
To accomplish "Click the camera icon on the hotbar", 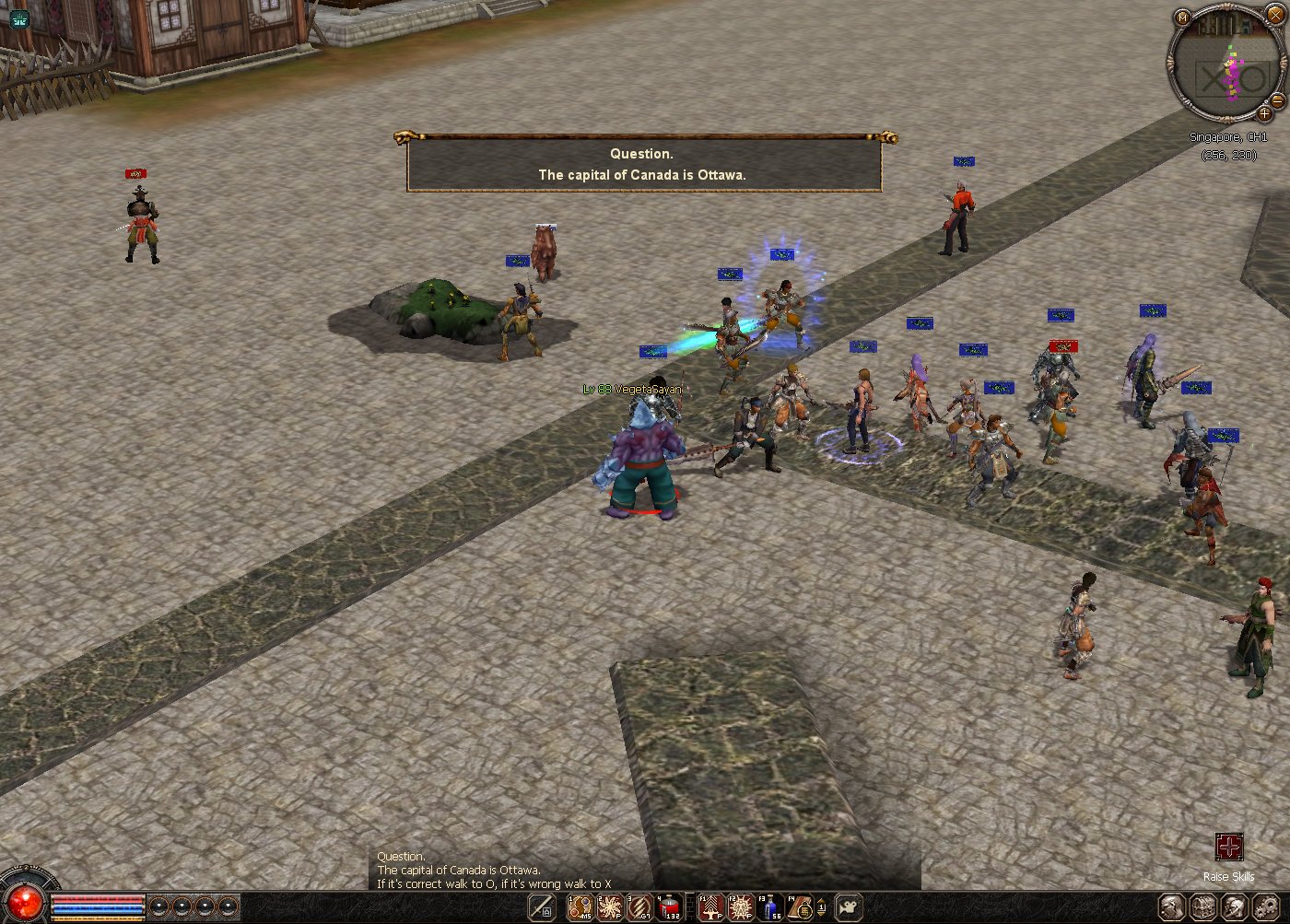I will 848,906.
